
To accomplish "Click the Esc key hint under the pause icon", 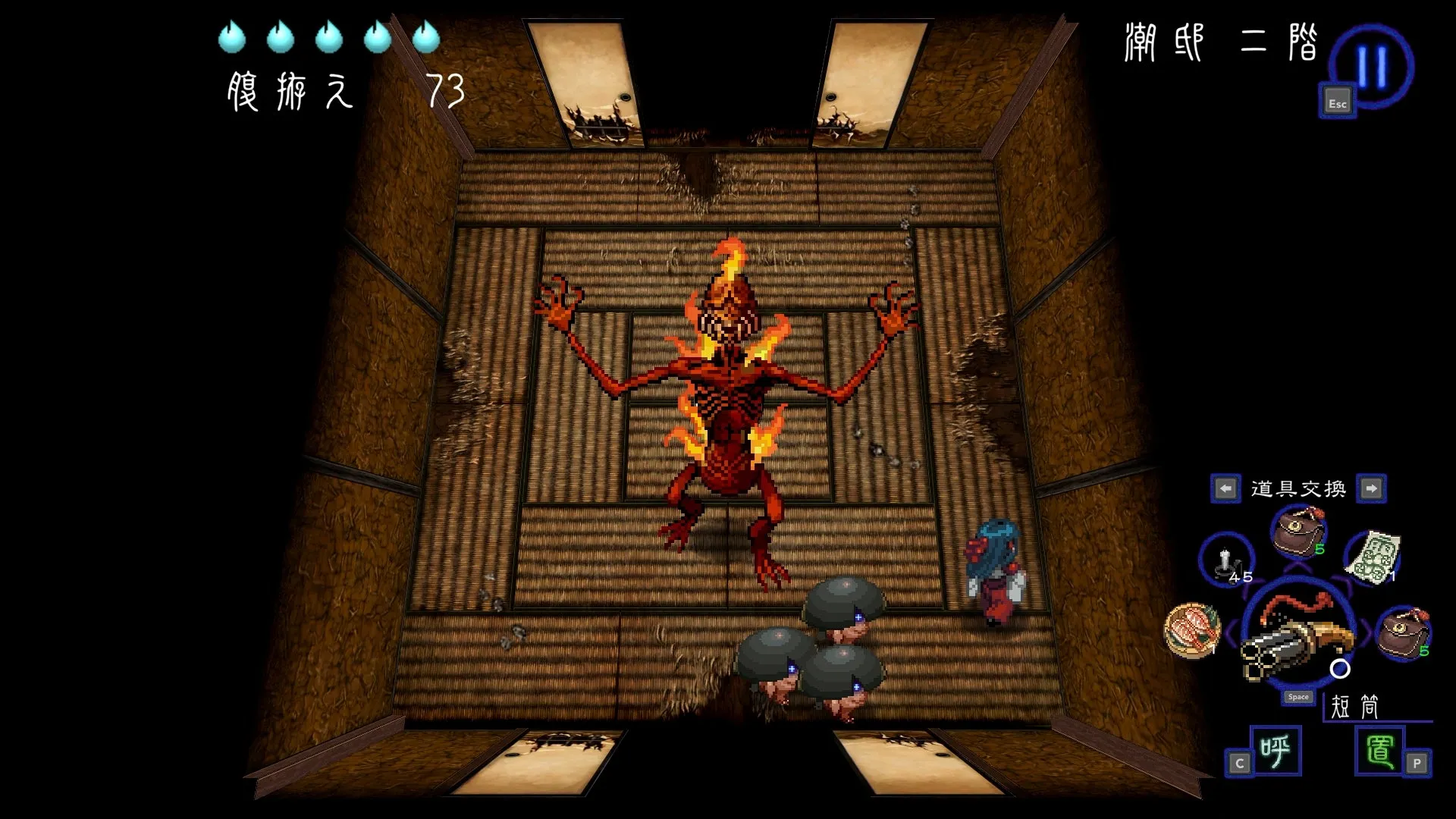I will tap(1337, 101).
